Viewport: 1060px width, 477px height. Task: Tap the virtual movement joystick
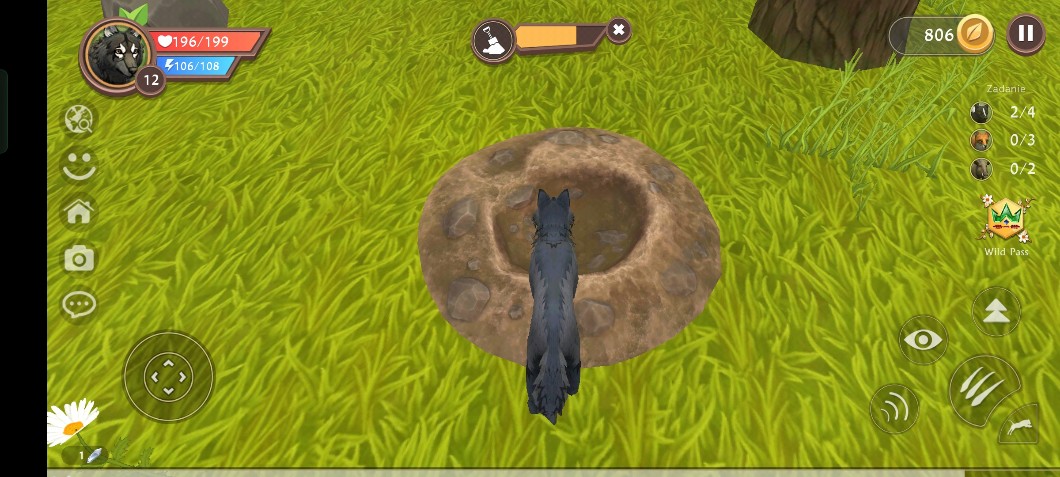point(168,376)
